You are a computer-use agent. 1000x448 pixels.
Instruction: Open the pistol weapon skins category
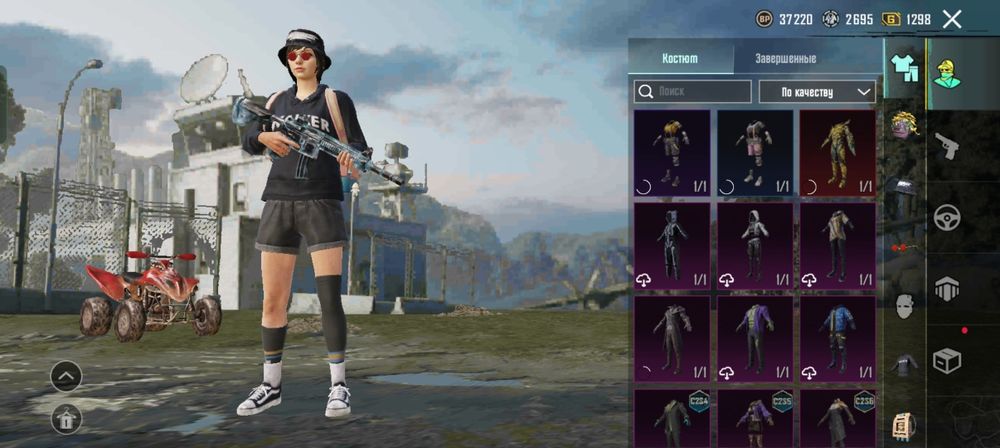click(946, 146)
